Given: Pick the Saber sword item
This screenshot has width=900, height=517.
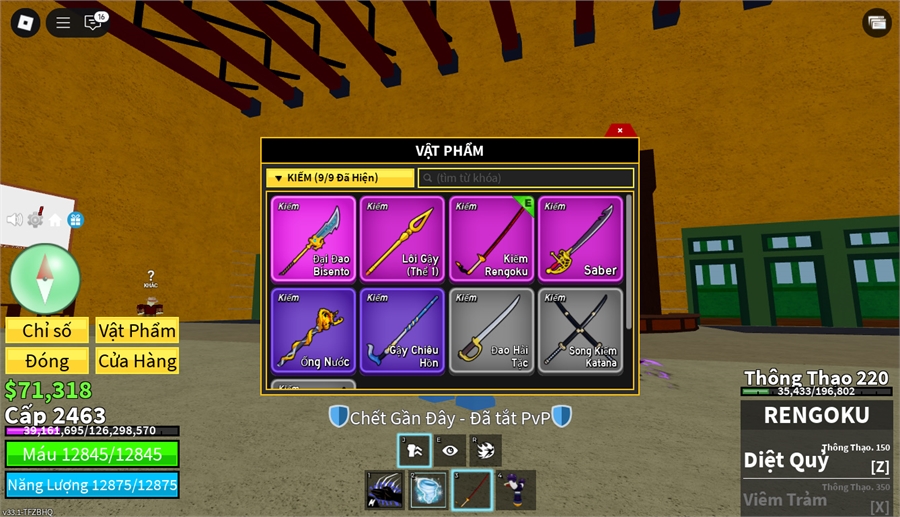Looking at the screenshot, I should point(580,239).
